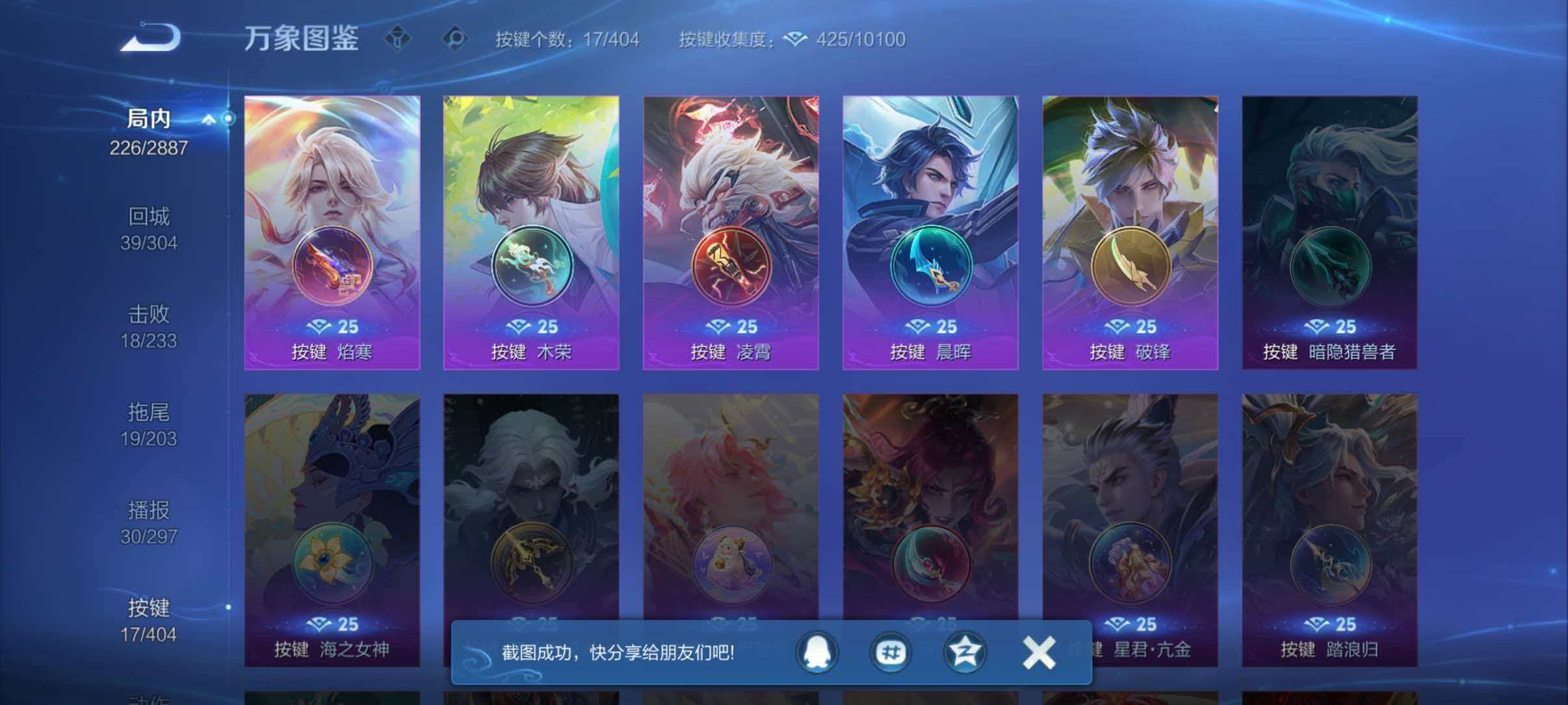This screenshot has height=705, width=1568.
Task: Switch to the 拖尾 category
Action: [150, 424]
